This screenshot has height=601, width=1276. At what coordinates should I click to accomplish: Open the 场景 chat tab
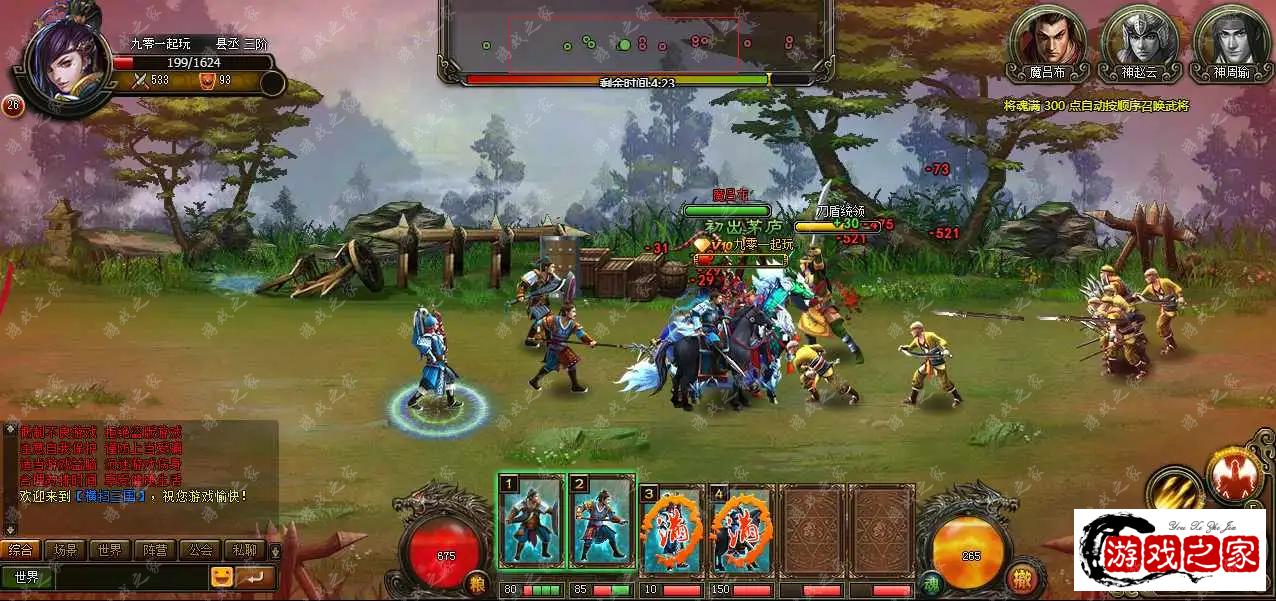coord(65,549)
